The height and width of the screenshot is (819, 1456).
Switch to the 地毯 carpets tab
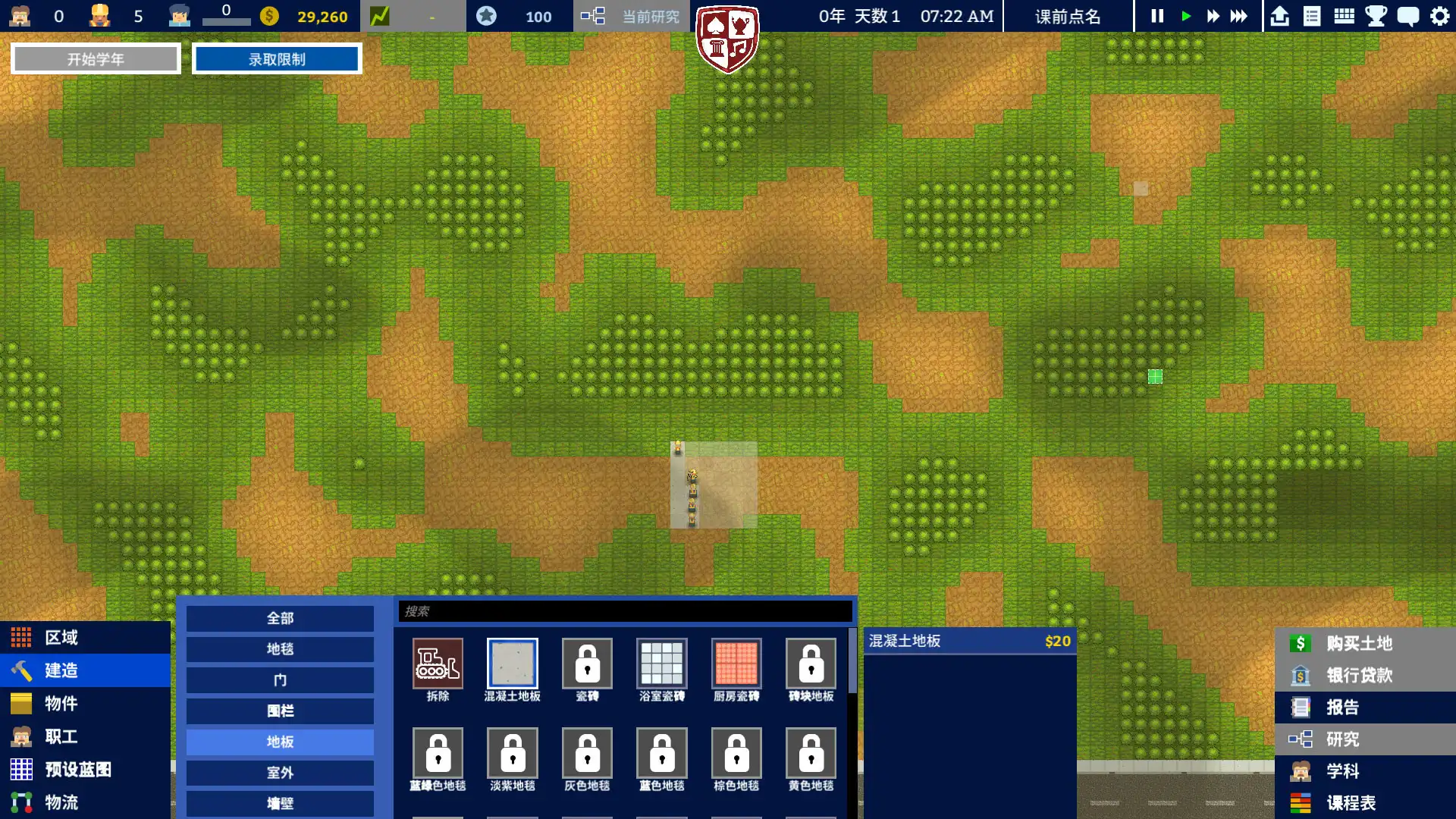[279, 649]
